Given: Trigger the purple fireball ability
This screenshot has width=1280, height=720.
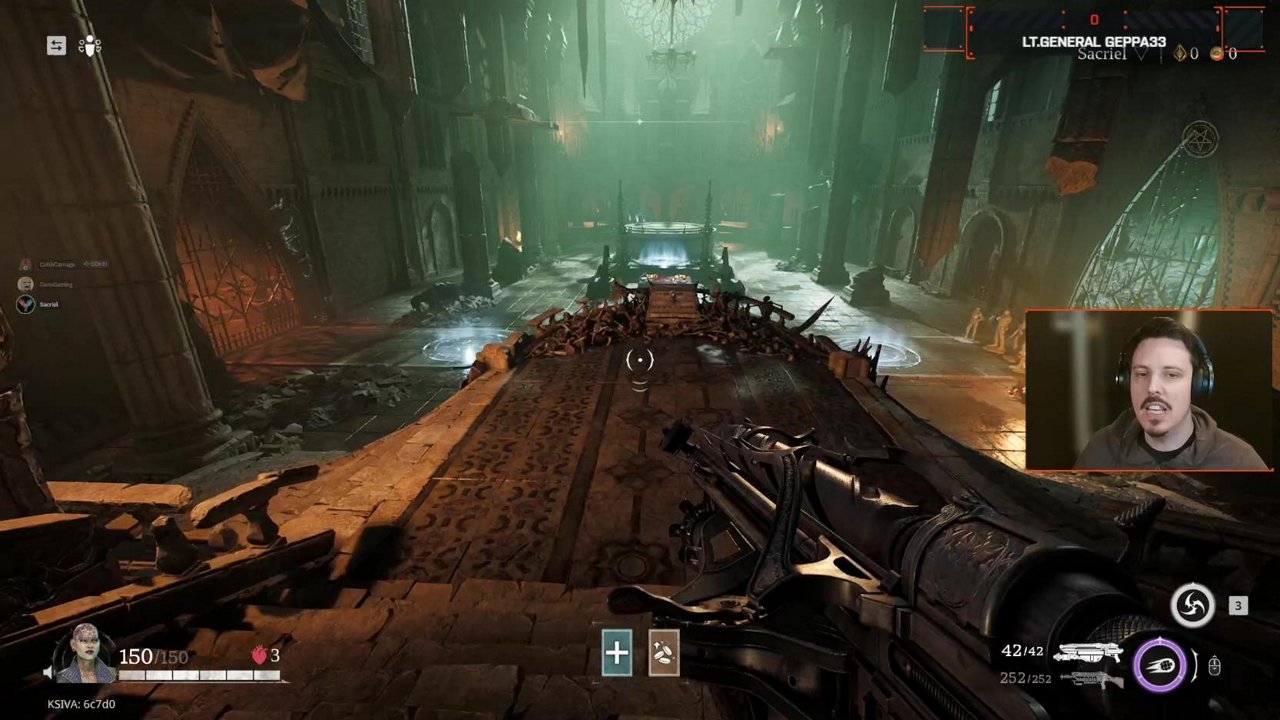Looking at the screenshot, I should (x=1160, y=665).
